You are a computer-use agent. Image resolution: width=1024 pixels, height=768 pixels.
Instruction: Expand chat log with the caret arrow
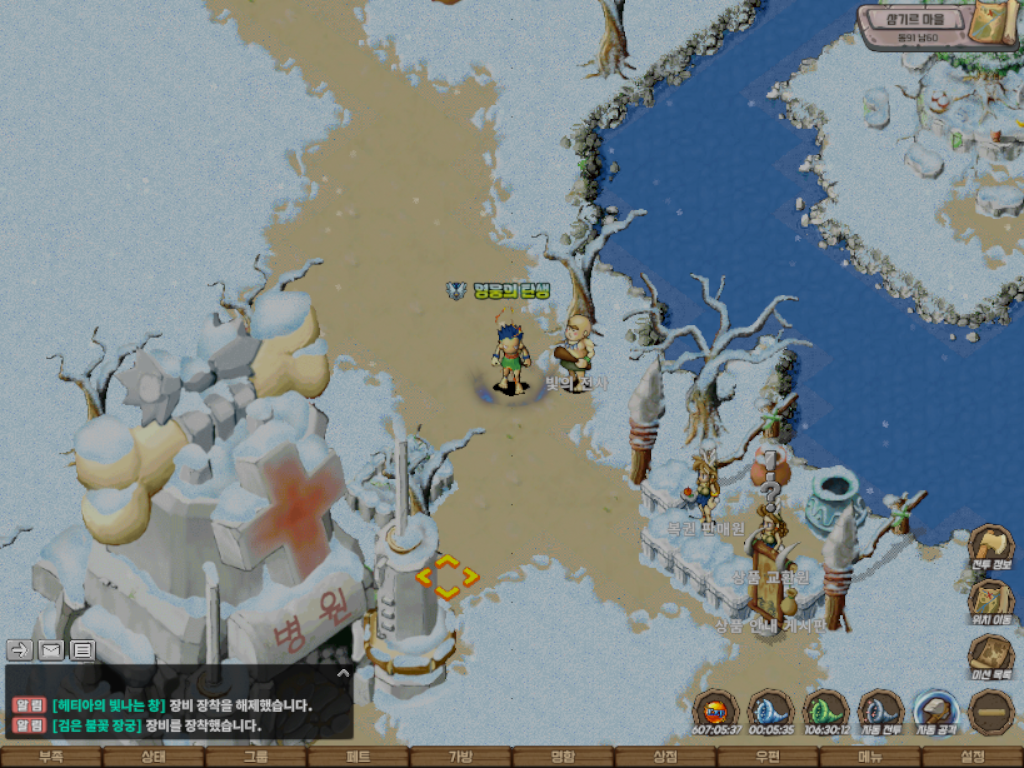click(x=343, y=674)
